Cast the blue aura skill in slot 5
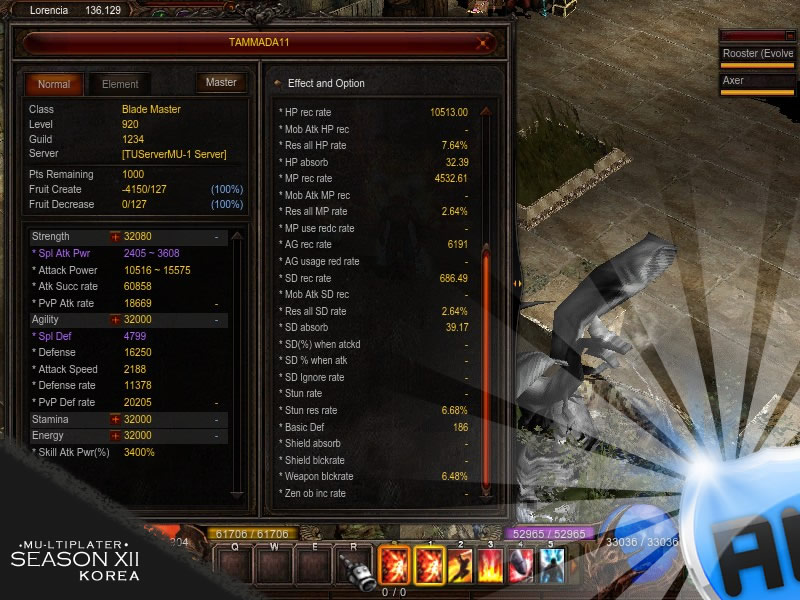 pos(551,566)
